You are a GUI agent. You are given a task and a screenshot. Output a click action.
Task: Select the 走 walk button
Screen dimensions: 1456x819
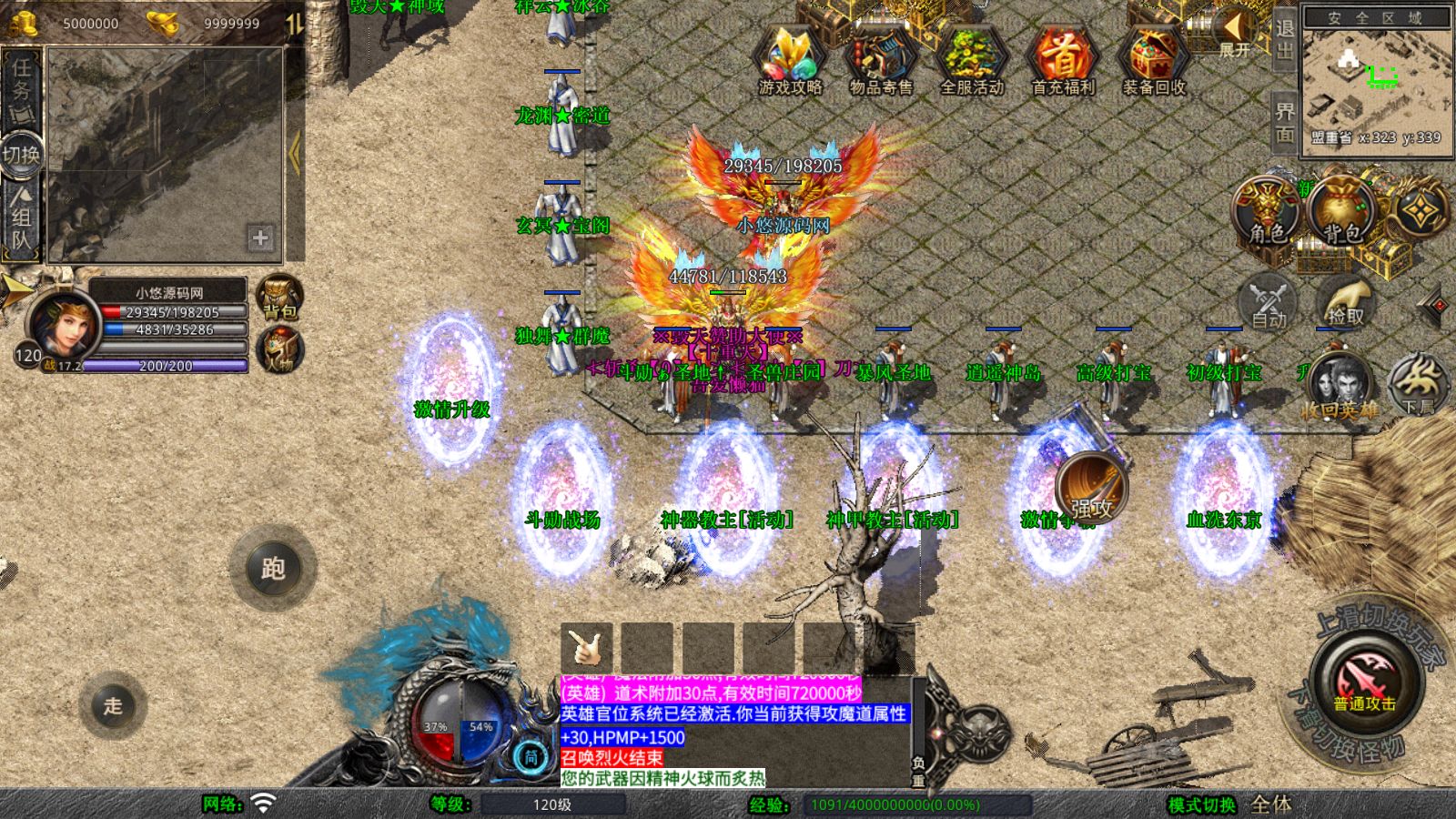tap(113, 705)
